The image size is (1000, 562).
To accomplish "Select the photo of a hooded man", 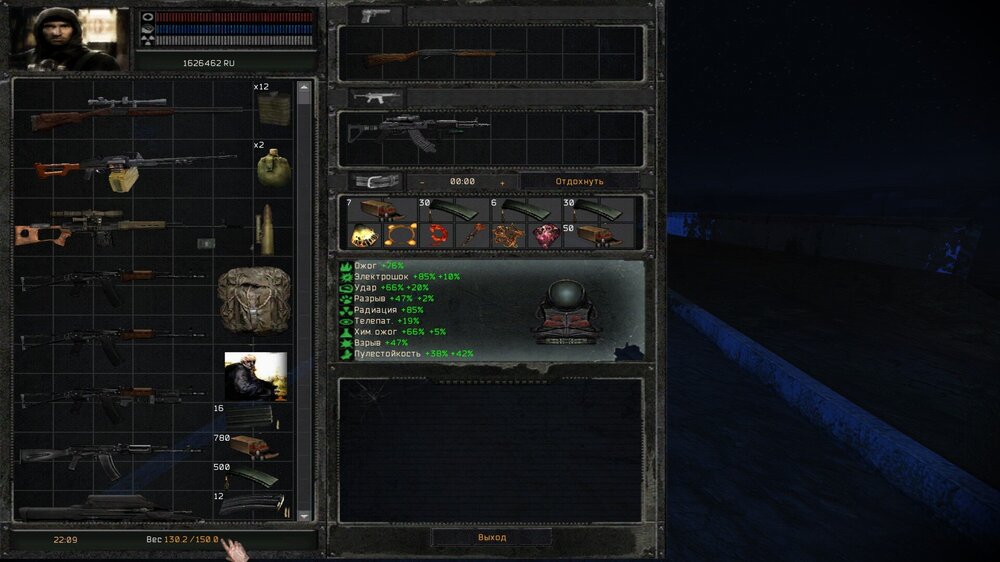I will (255, 376).
